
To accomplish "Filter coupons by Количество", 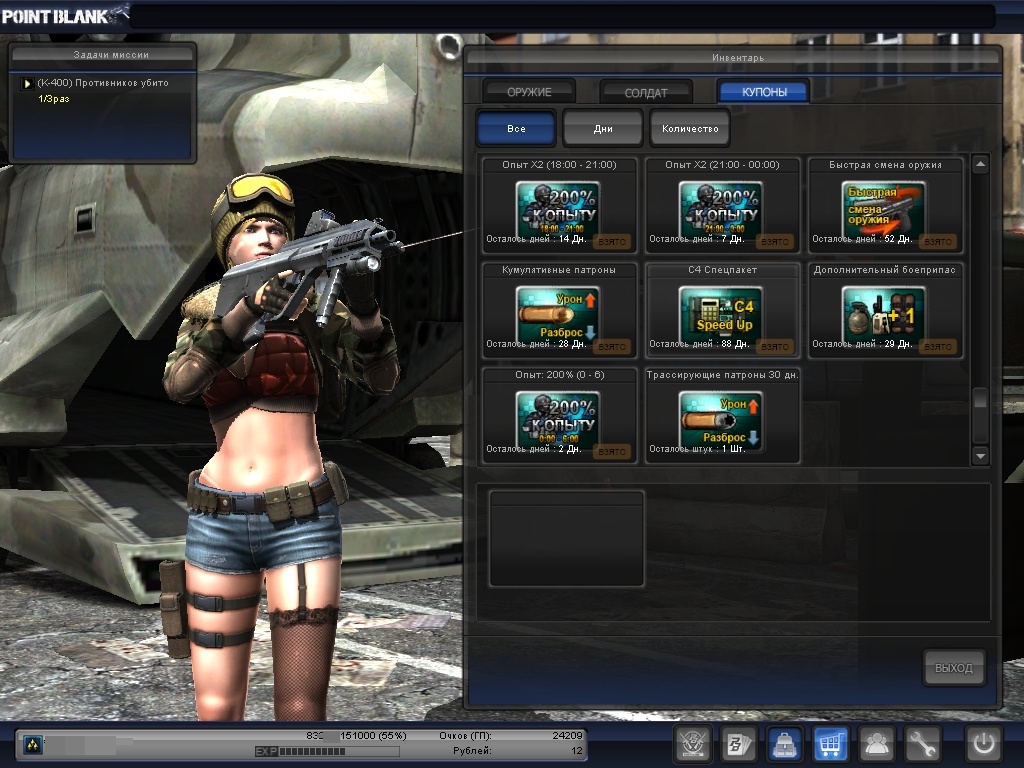I will pos(690,129).
